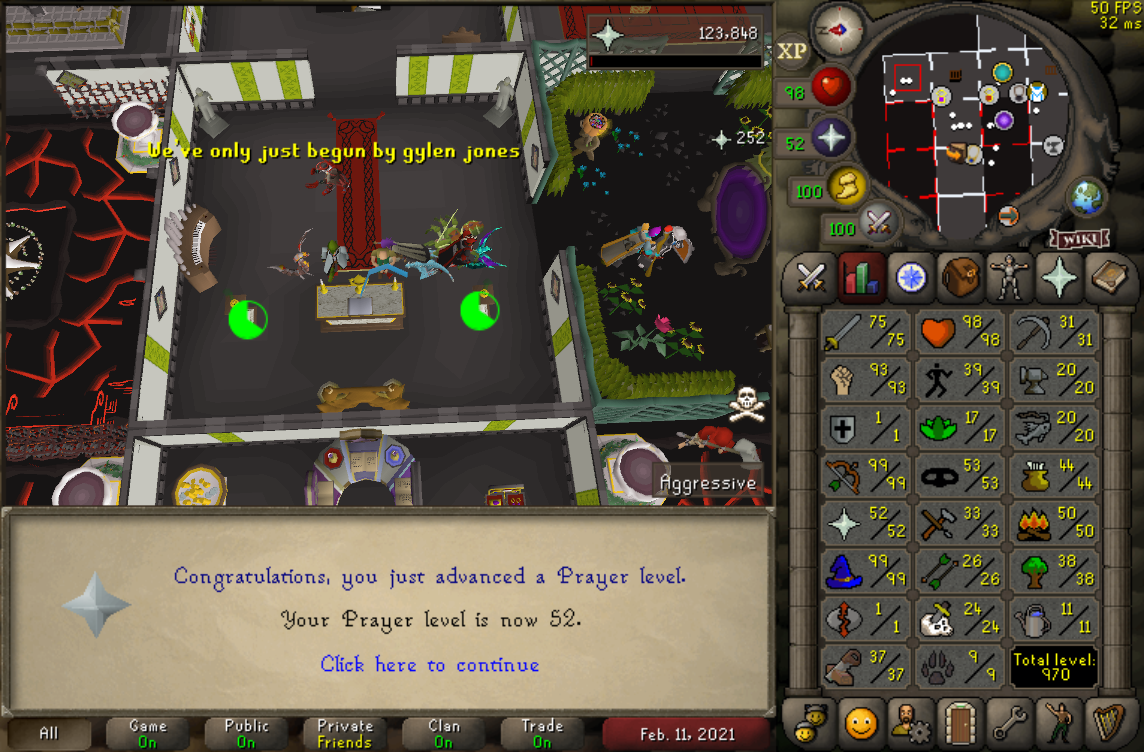Switch chat to the All tab

point(49,733)
